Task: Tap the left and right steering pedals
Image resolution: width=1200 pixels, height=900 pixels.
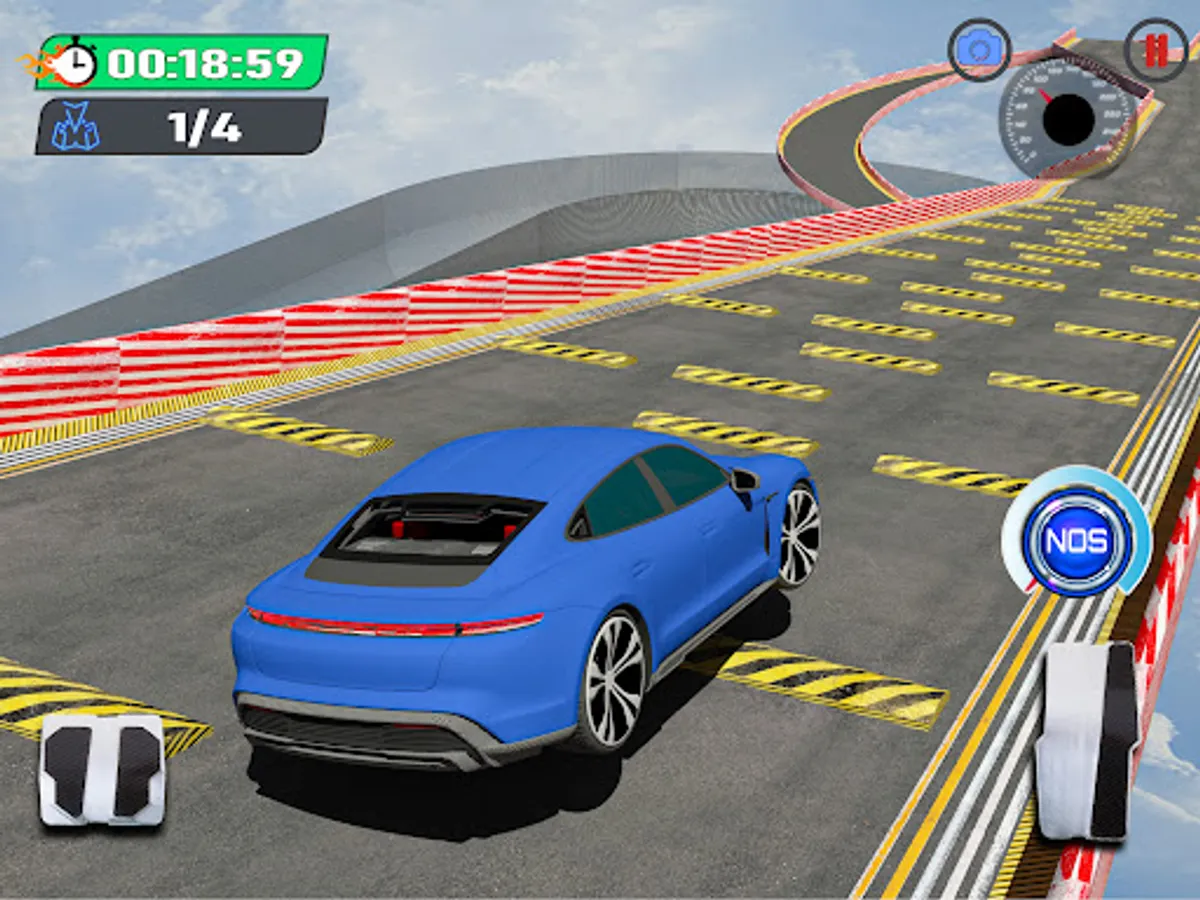Action: coord(102,770)
